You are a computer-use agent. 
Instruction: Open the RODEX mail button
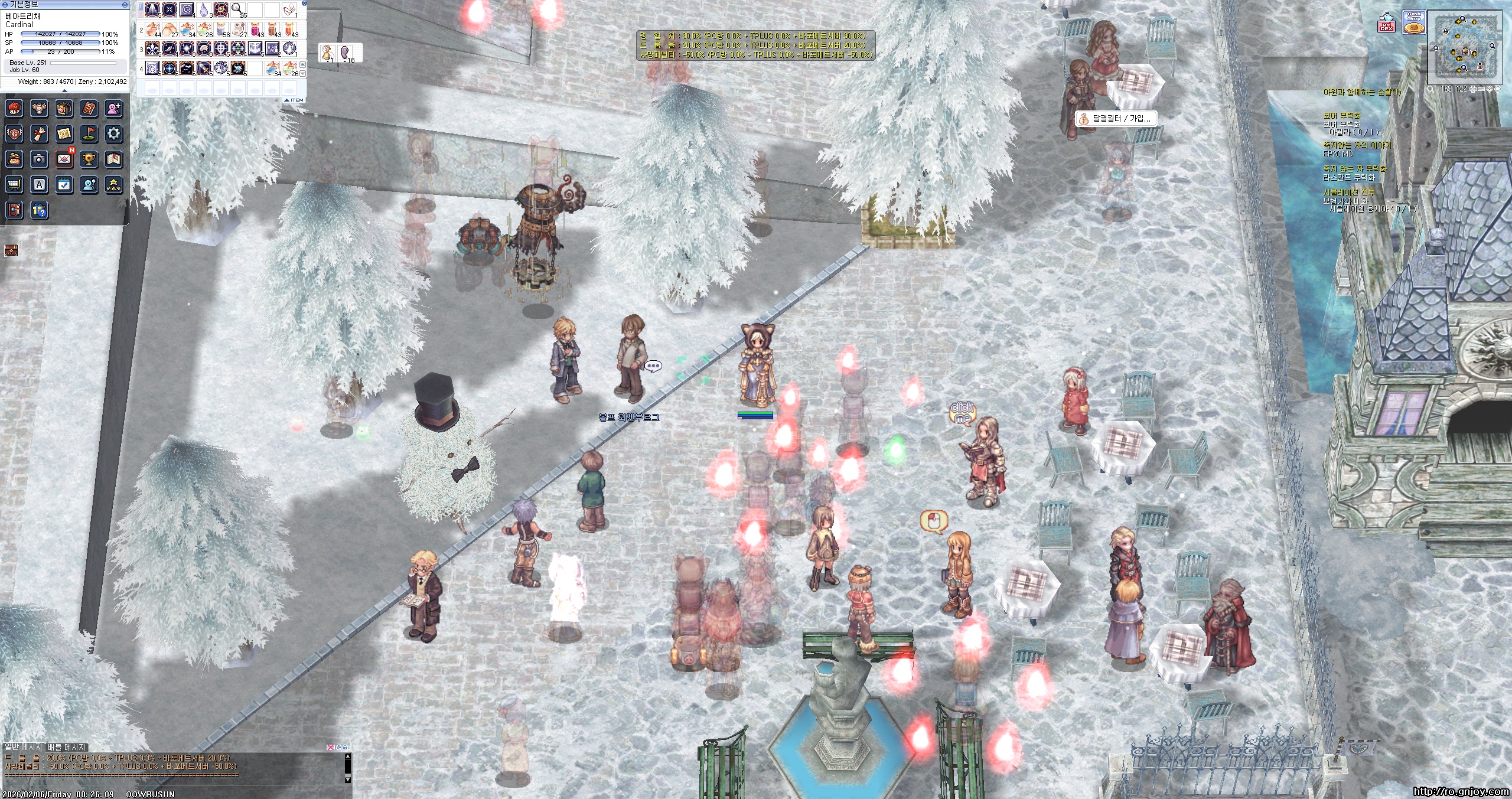click(1386, 25)
